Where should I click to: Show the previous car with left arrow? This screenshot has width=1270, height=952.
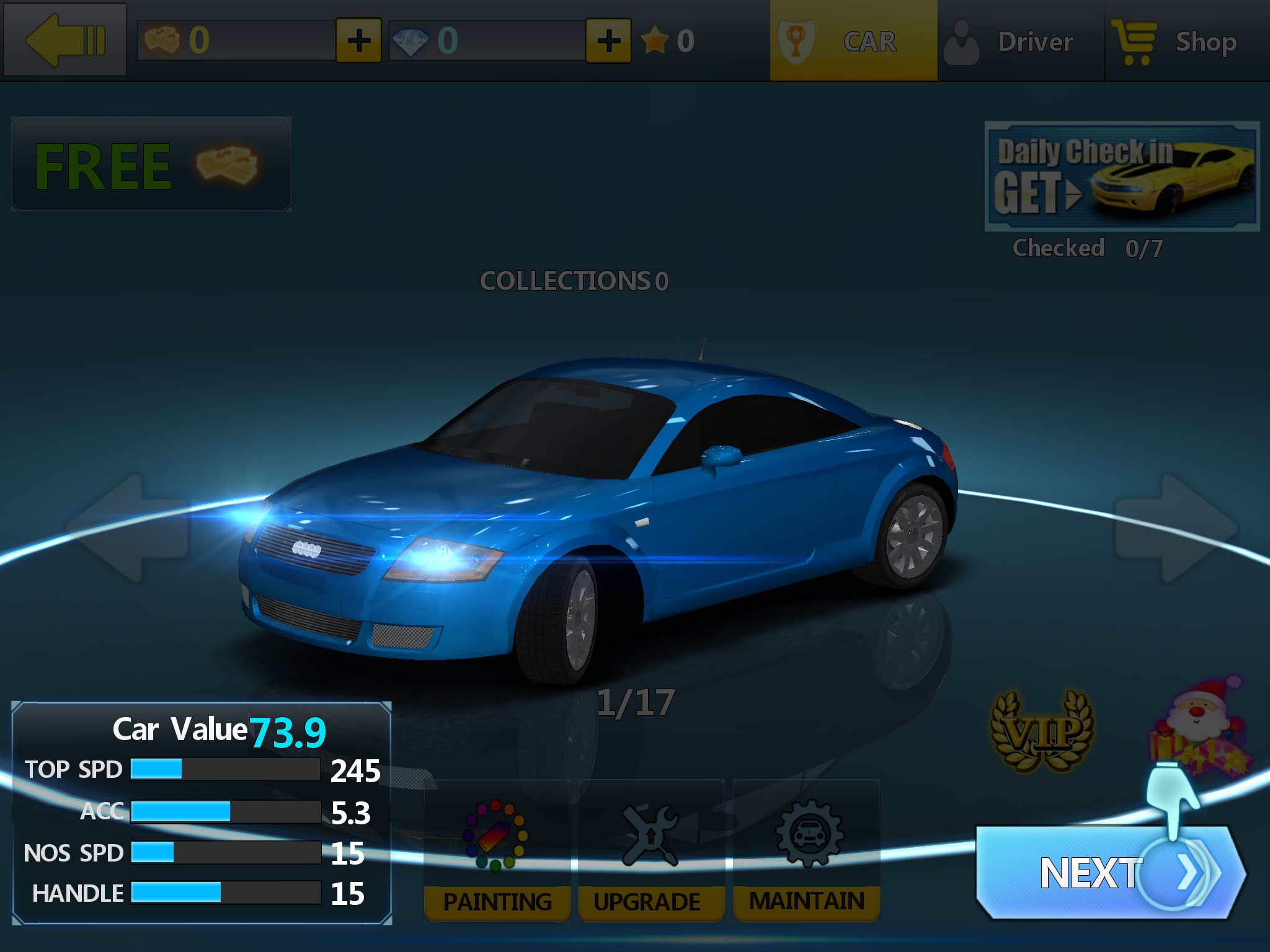click(x=127, y=529)
